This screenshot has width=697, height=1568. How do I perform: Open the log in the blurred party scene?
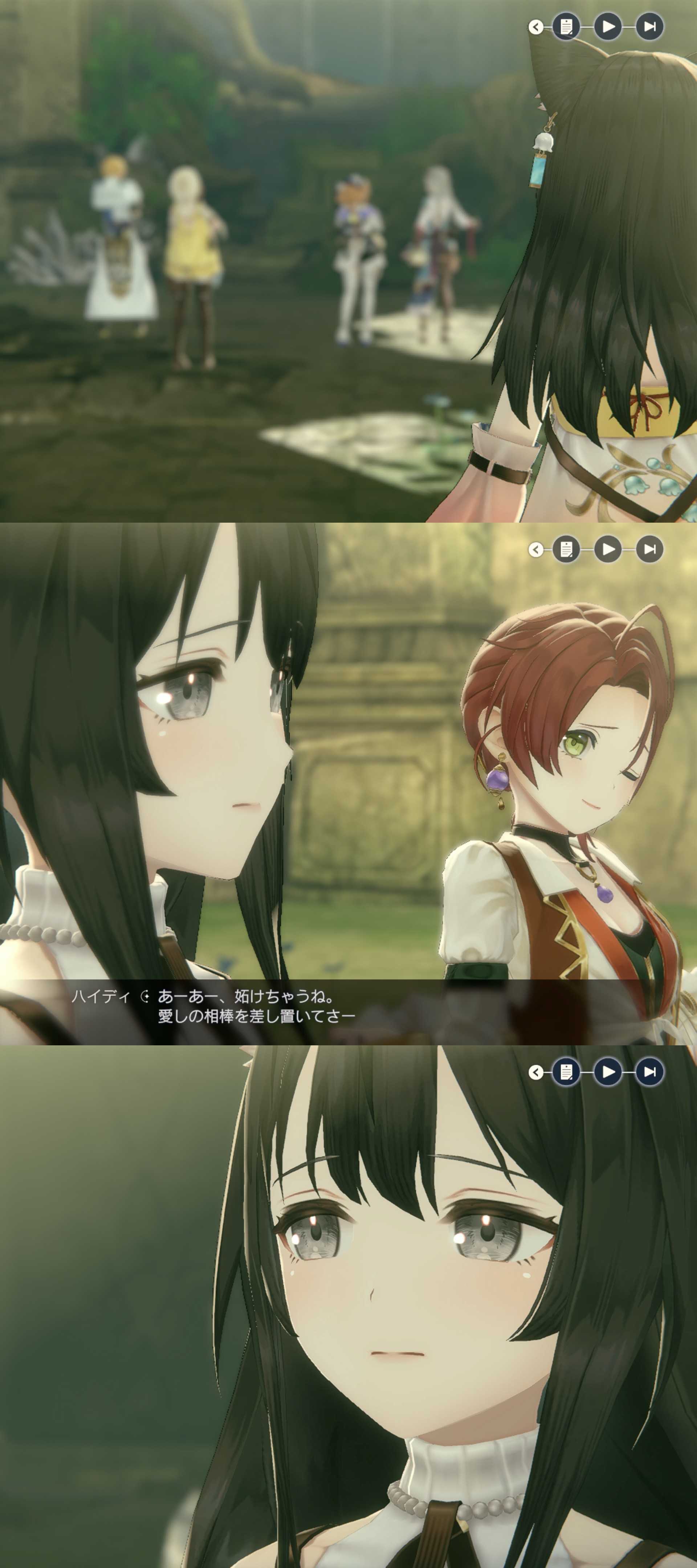click(x=566, y=27)
